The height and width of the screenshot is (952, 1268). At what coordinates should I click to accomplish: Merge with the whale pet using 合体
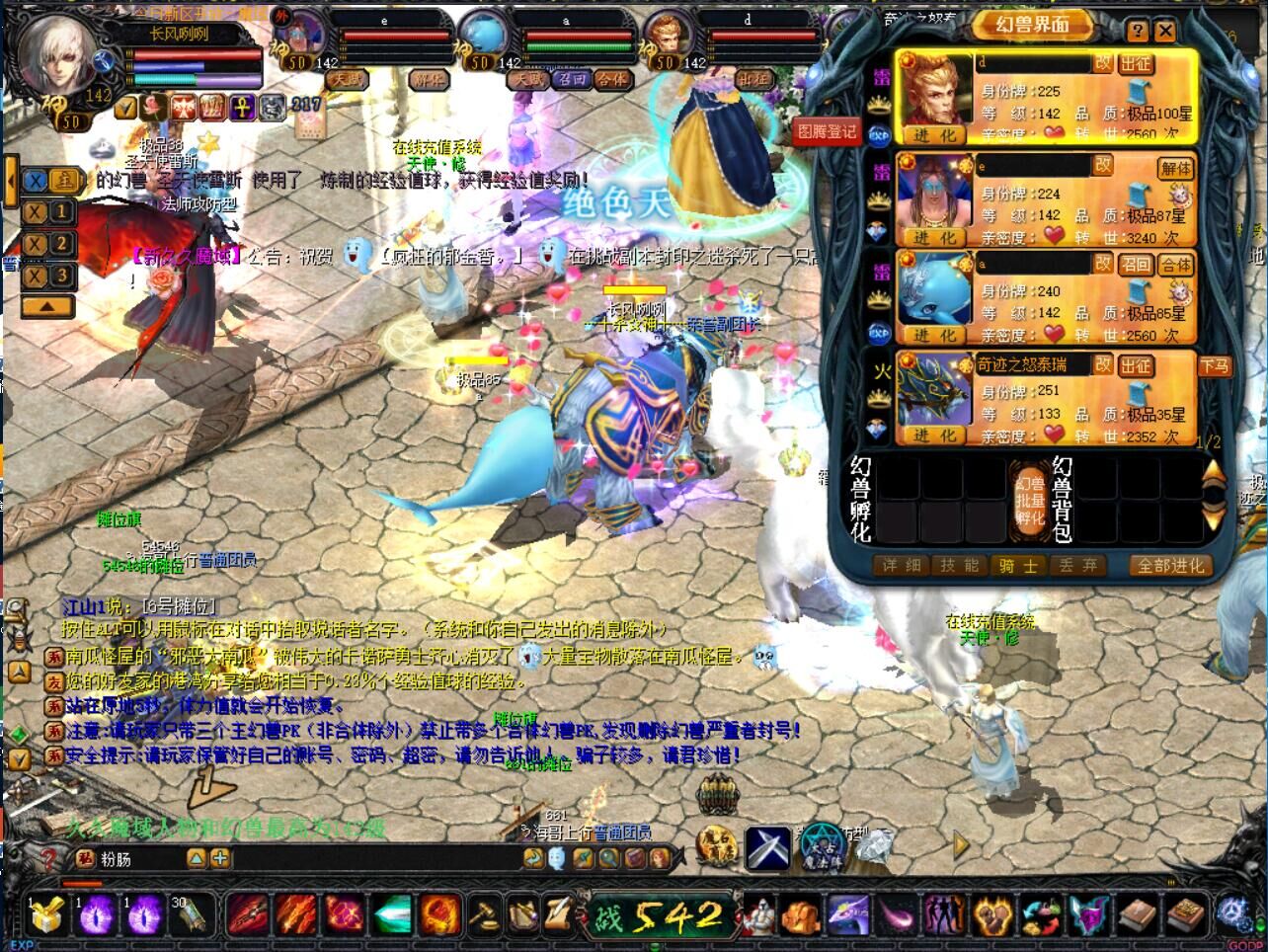(1175, 265)
